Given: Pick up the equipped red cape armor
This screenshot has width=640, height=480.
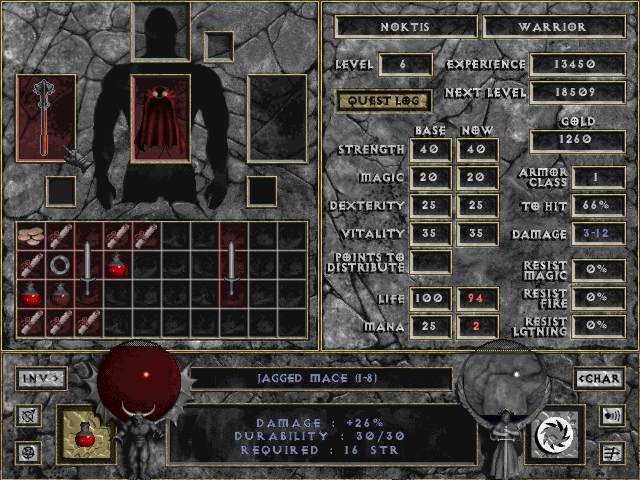Looking at the screenshot, I should pyautogui.click(x=160, y=117).
